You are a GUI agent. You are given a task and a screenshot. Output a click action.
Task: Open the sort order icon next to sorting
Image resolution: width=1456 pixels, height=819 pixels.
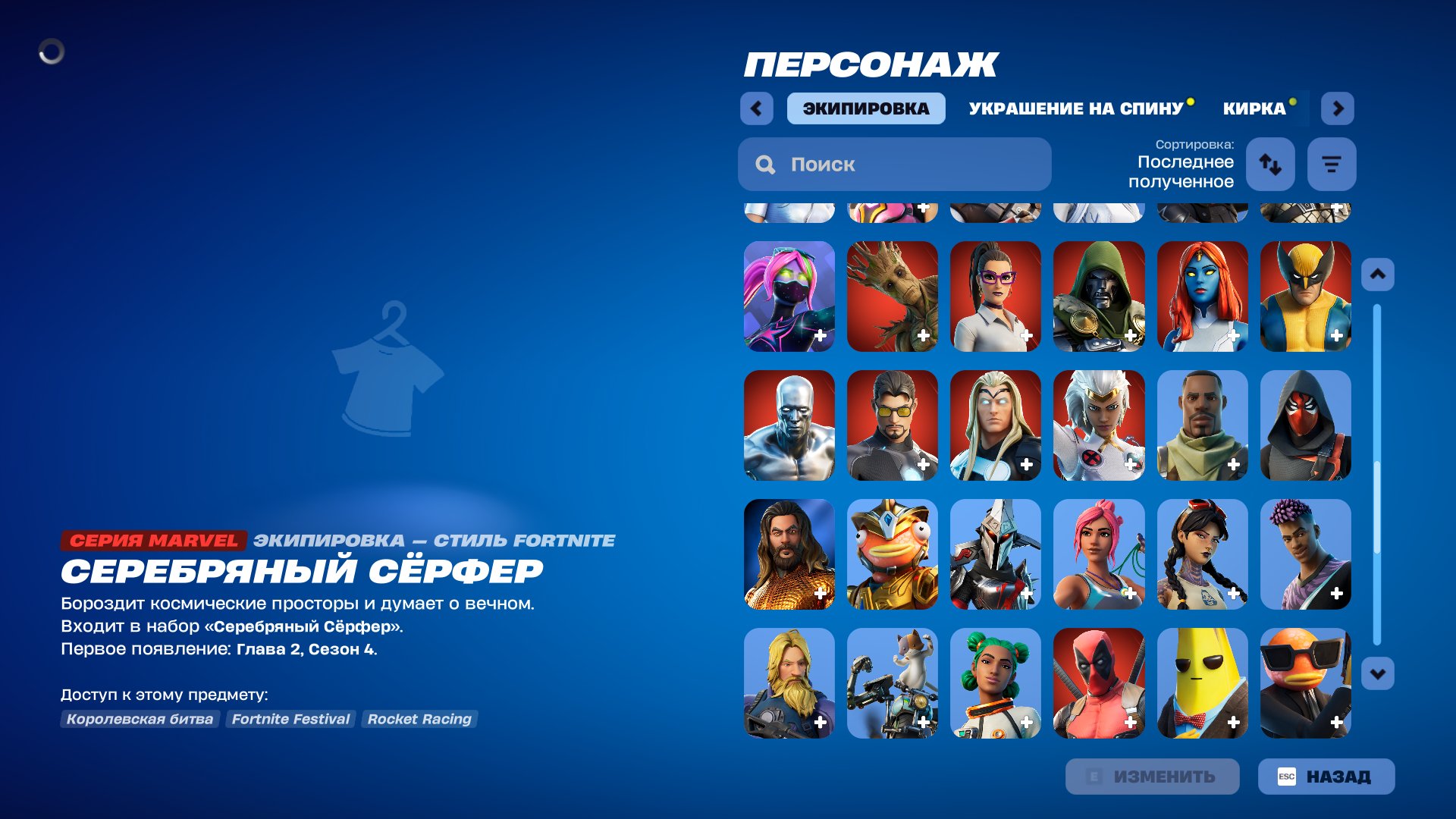click(x=1270, y=164)
